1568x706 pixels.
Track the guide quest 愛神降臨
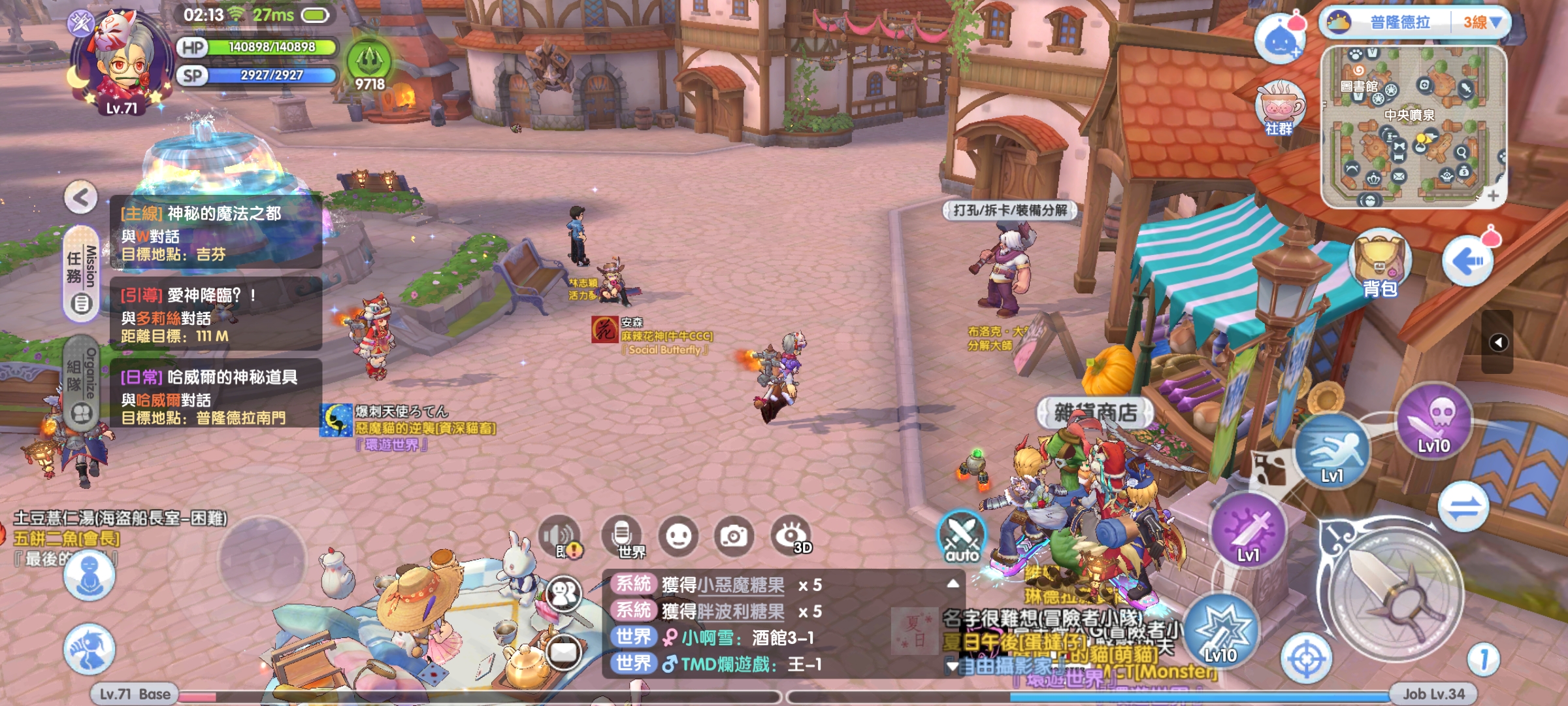(216, 314)
